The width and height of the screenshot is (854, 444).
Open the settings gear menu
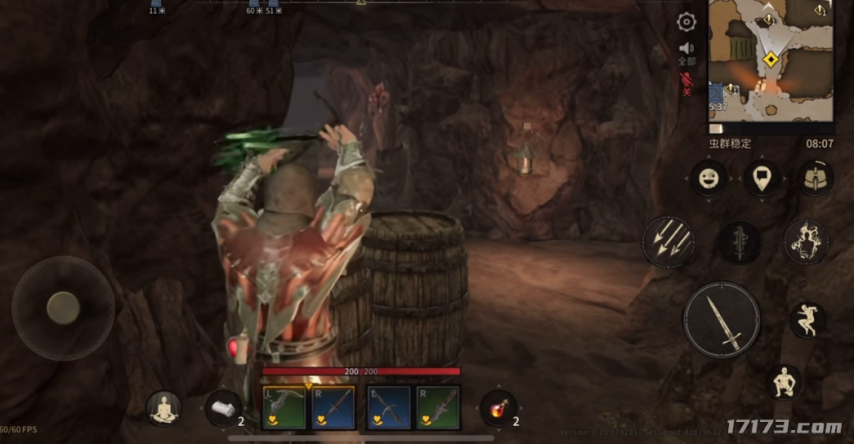[686, 22]
